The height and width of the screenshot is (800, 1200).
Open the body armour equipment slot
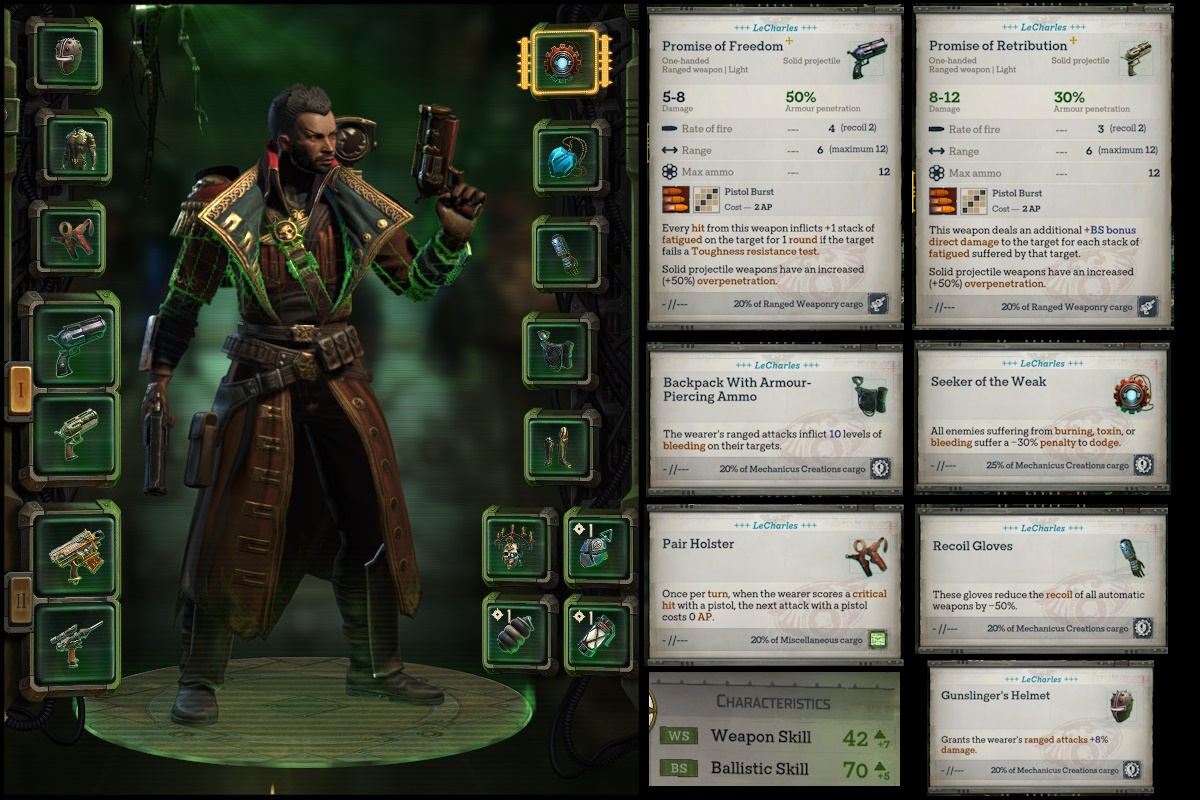click(x=73, y=147)
